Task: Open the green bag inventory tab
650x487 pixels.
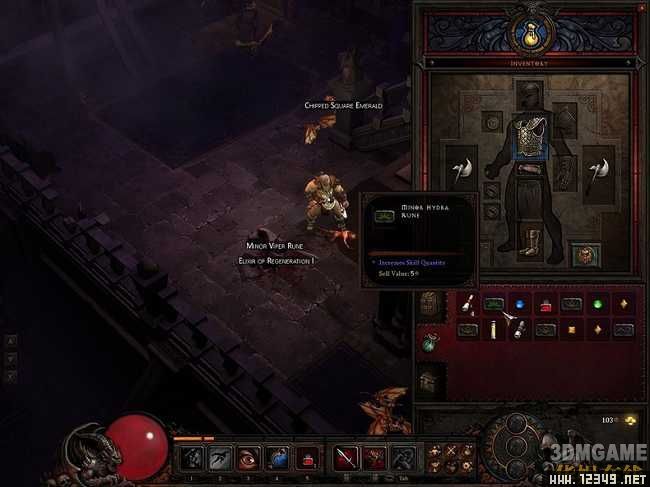Action: click(x=430, y=342)
